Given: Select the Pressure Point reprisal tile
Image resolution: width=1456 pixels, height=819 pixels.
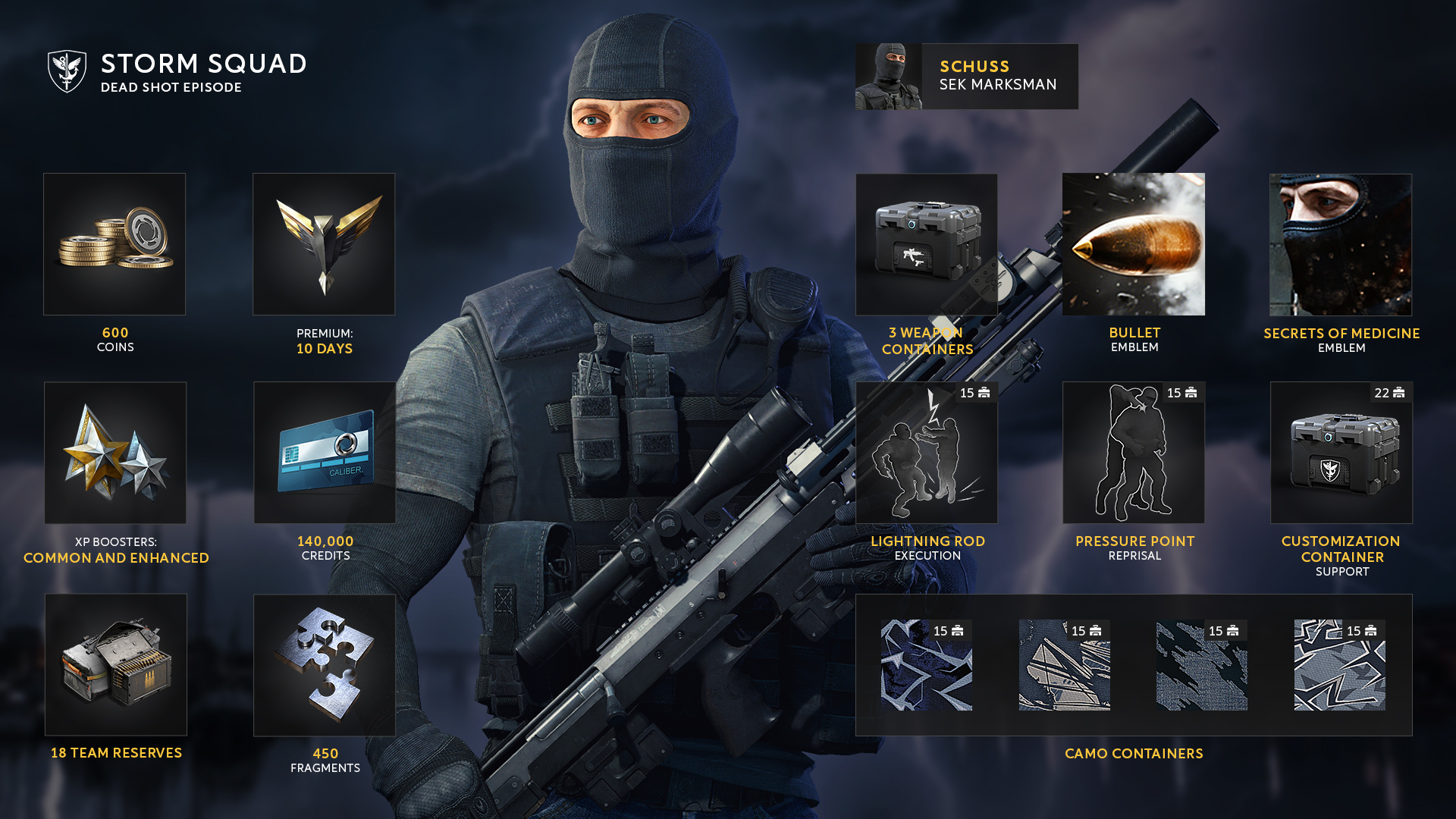Looking at the screenshot, I should [1134, 453].
